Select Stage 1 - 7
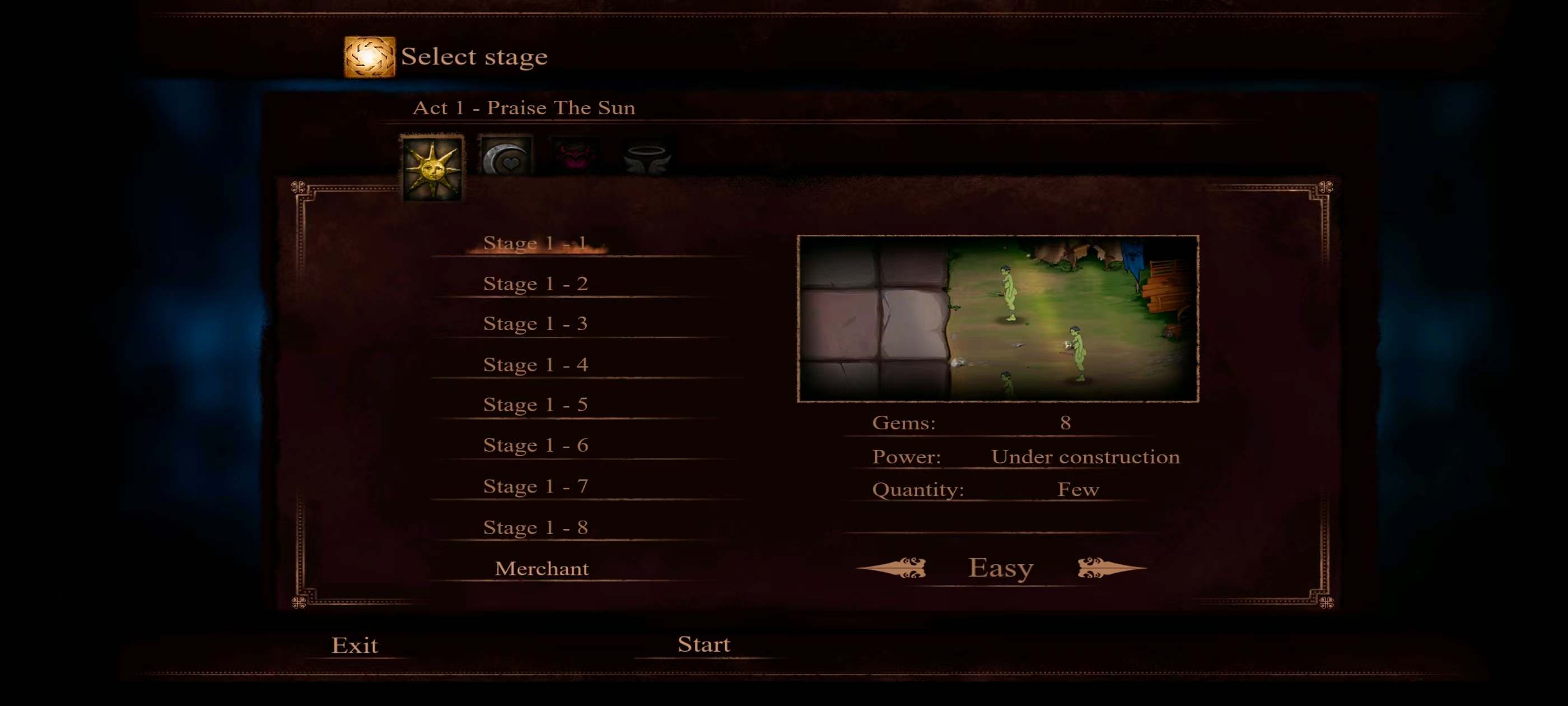 click(535, 486)
